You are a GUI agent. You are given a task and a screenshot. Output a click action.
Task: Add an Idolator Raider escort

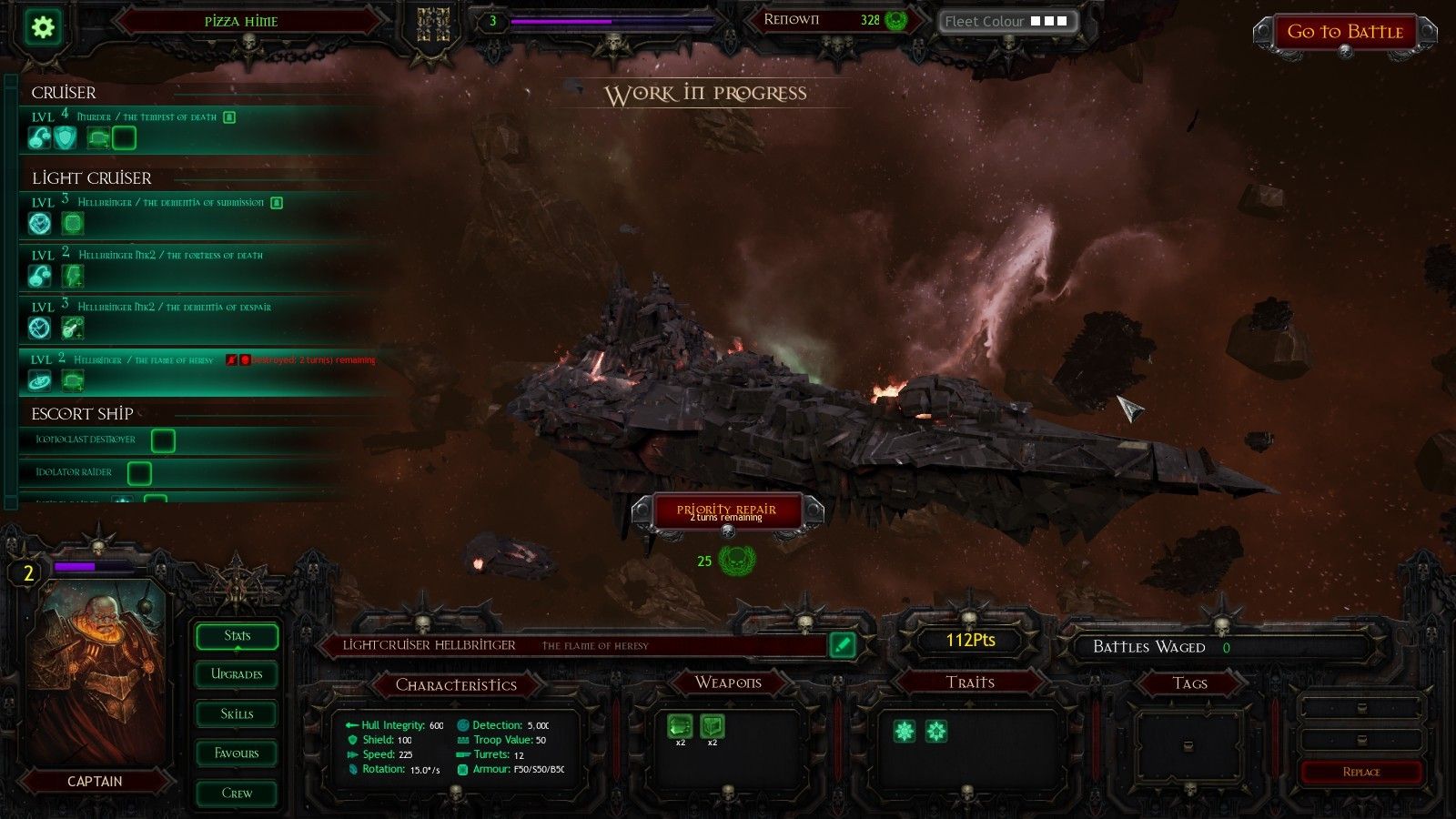coord(139,473)
